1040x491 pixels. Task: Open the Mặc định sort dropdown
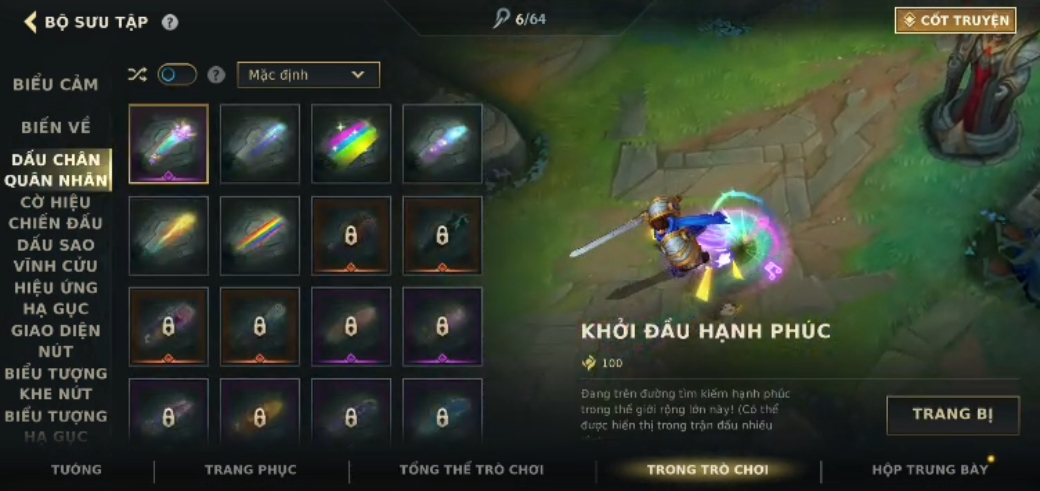click(308, 75)
